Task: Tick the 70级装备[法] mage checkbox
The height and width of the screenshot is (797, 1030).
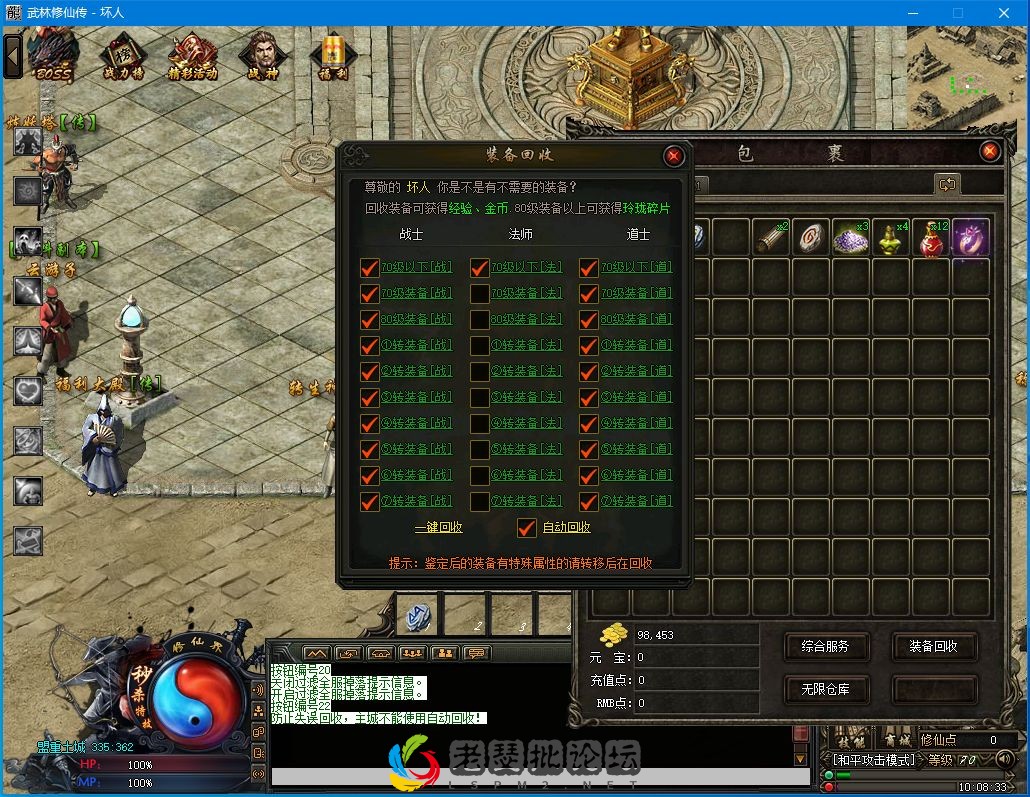Action: tap(480, 294)
